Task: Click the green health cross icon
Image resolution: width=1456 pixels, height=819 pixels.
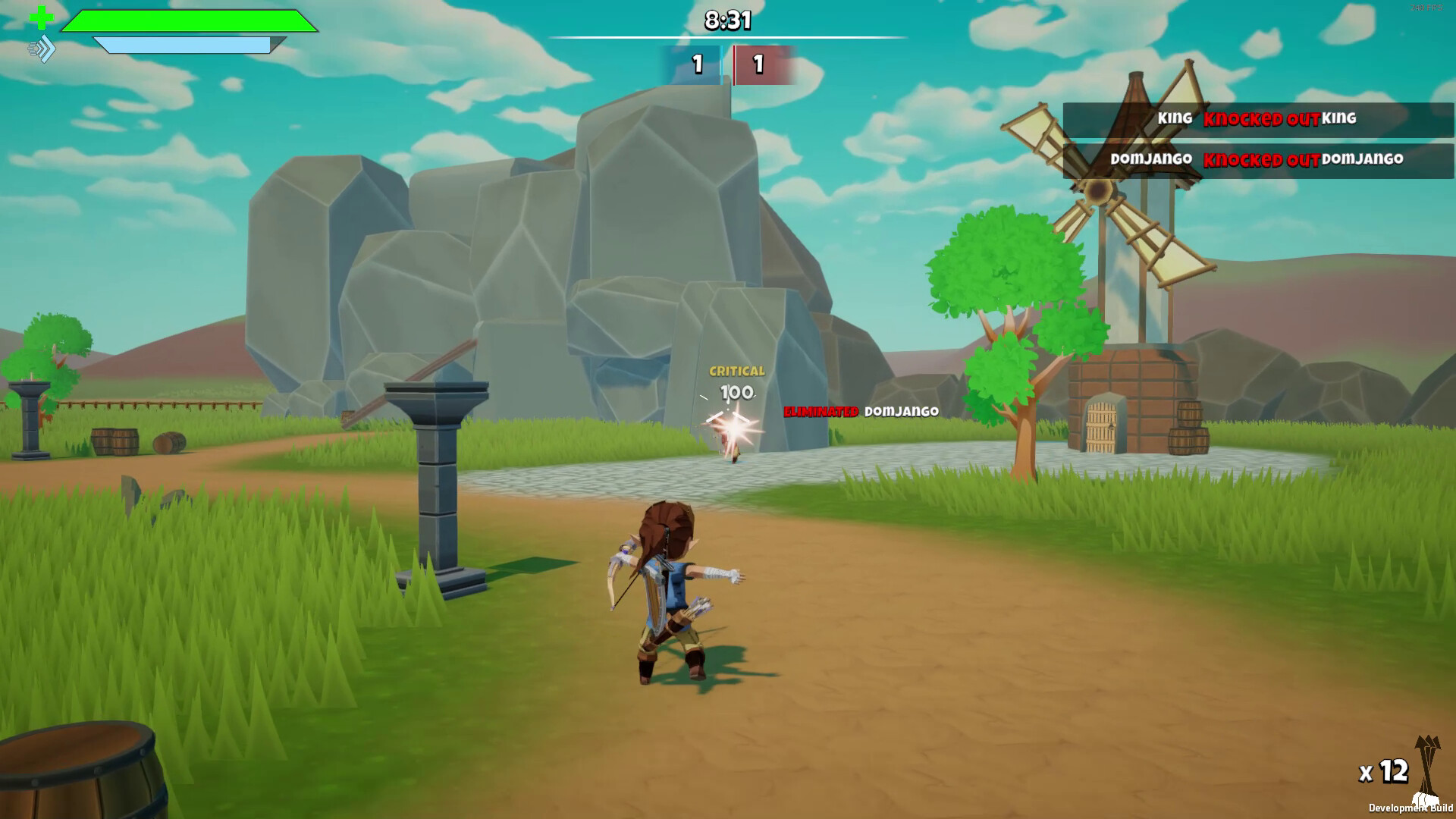Action: (x=41, y=17)
